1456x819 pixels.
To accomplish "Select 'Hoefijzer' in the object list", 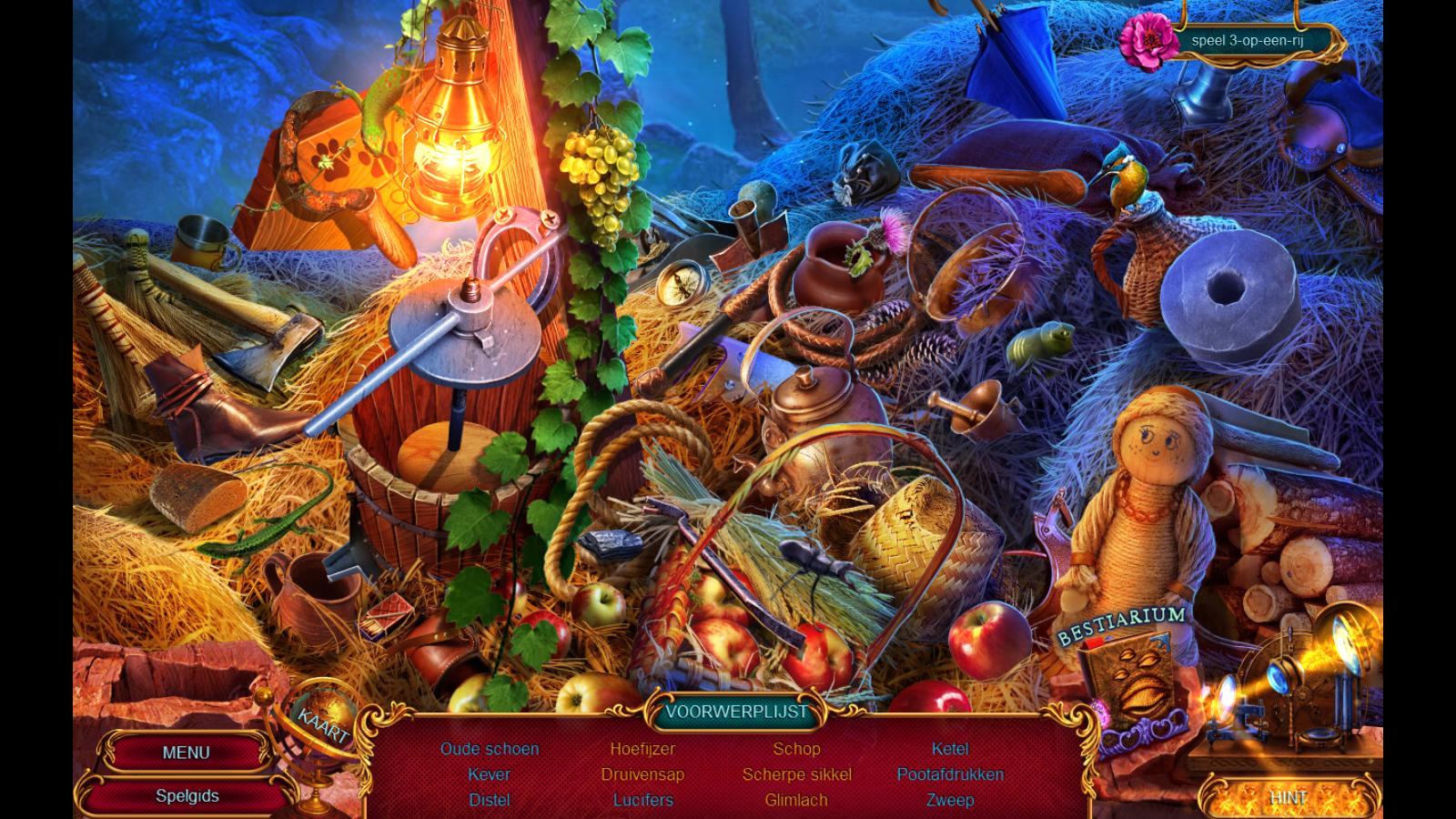I will (x=642, y=749).
